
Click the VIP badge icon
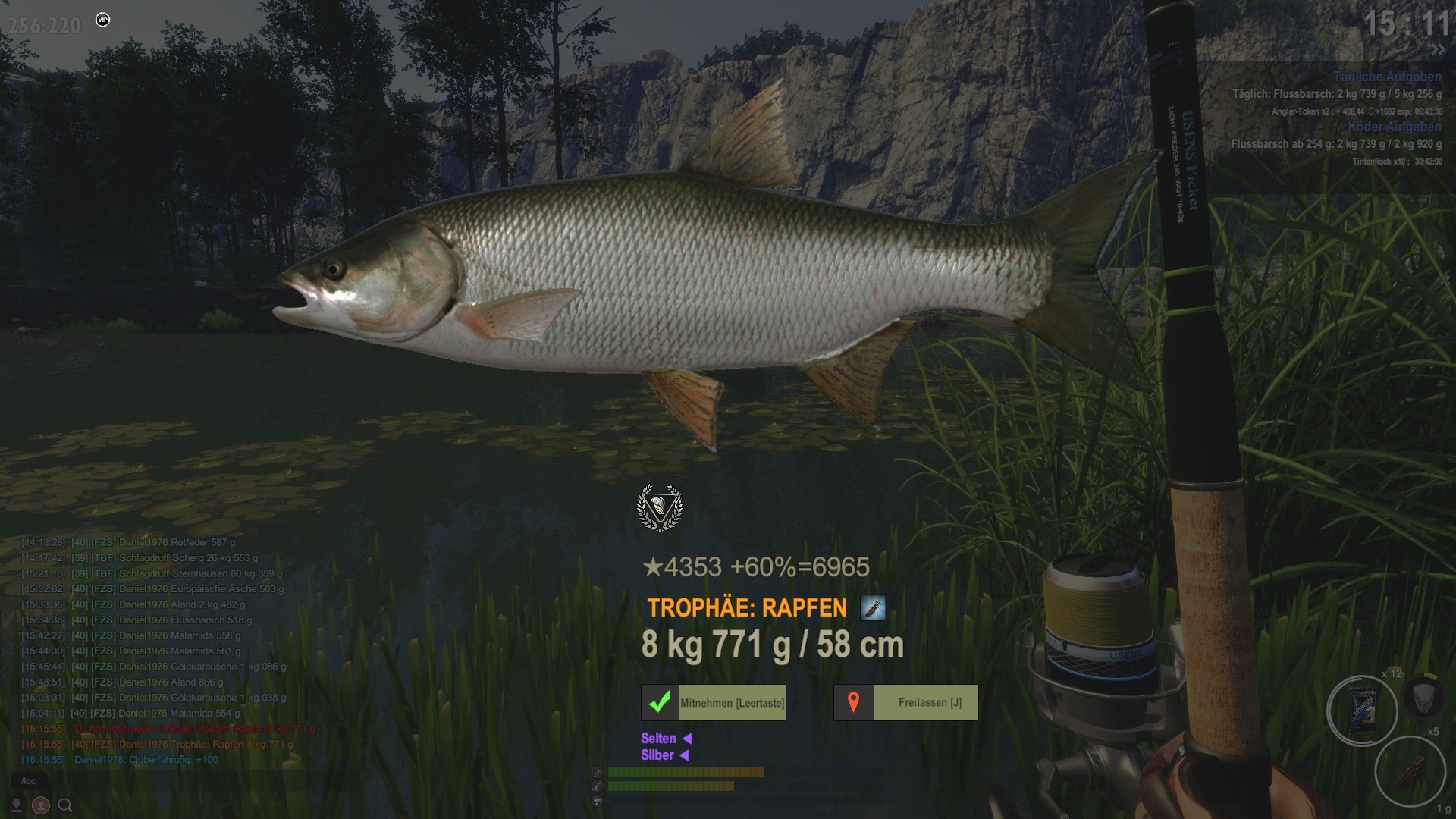103,20
